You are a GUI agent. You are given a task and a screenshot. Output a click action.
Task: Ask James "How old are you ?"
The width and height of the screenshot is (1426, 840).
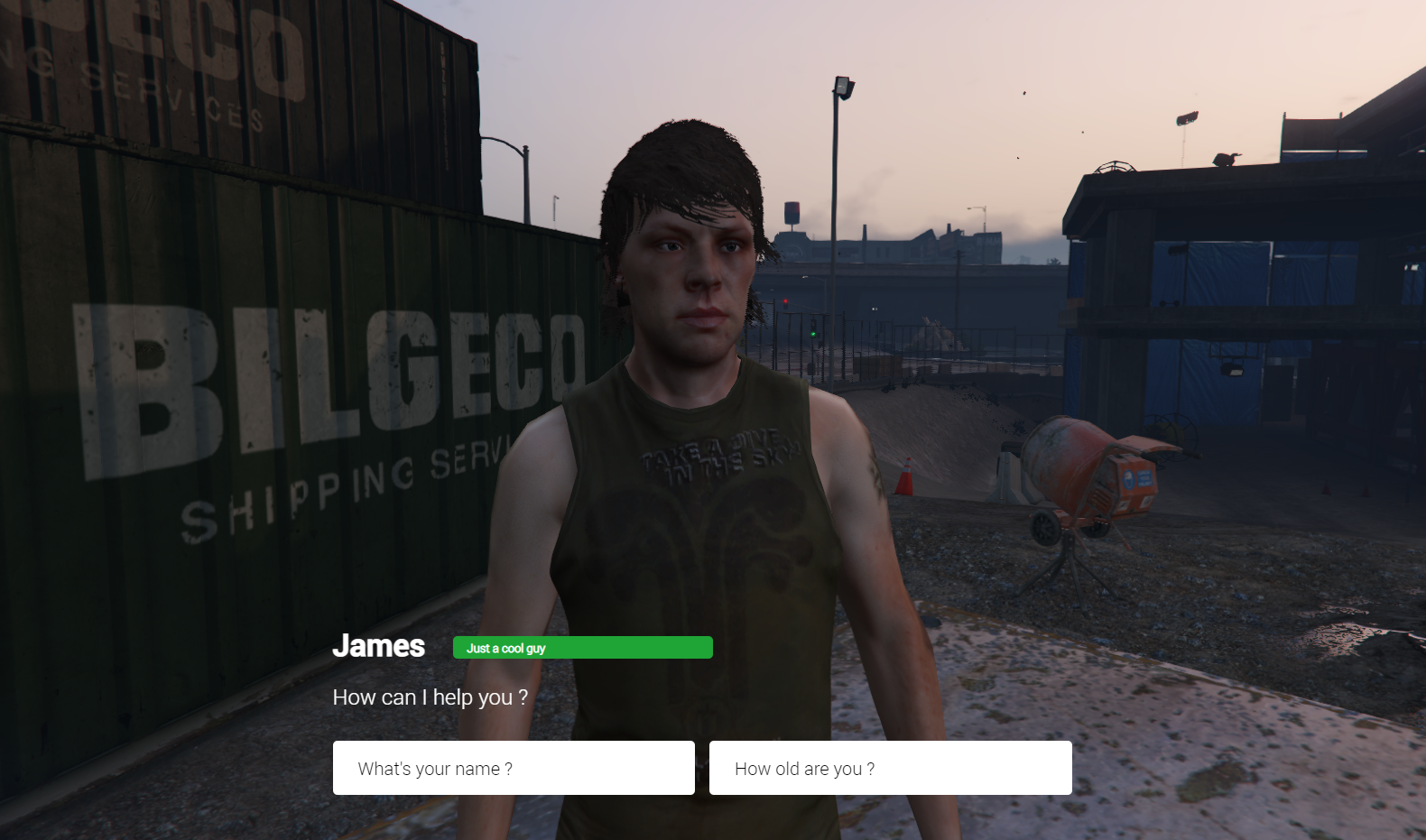(890, 768)
